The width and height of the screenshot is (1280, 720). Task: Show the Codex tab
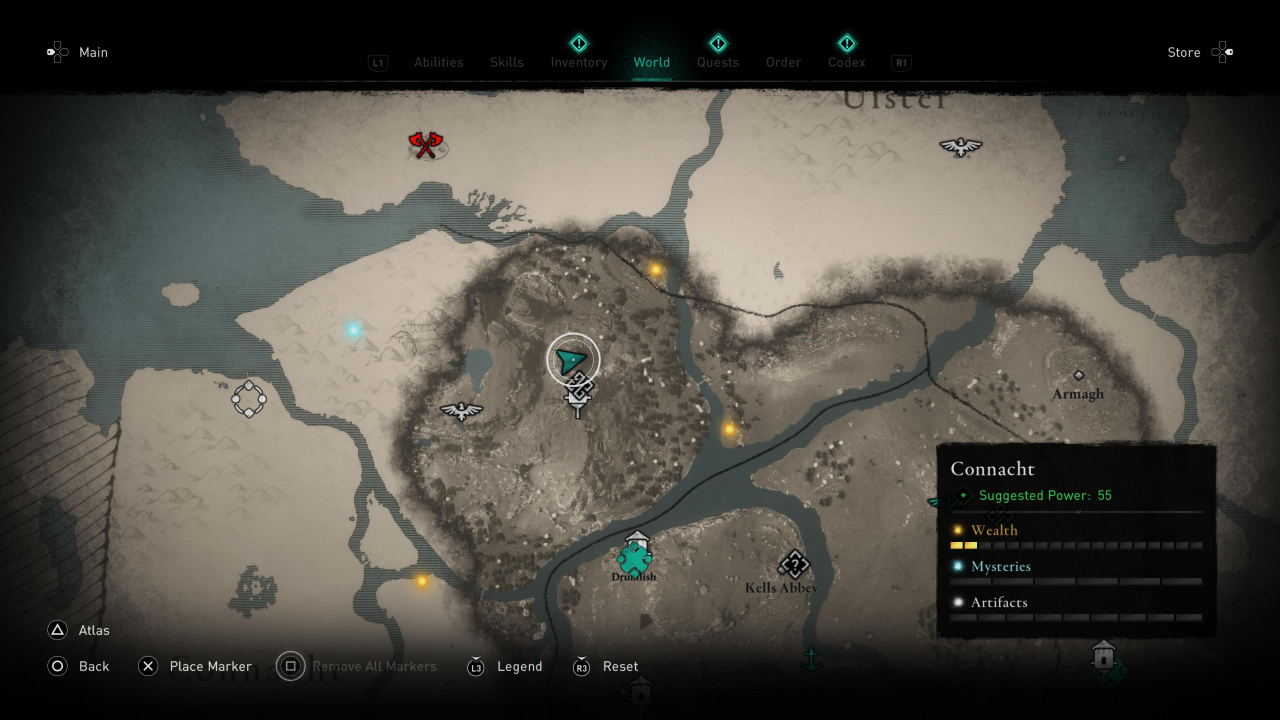pos(847,62)
